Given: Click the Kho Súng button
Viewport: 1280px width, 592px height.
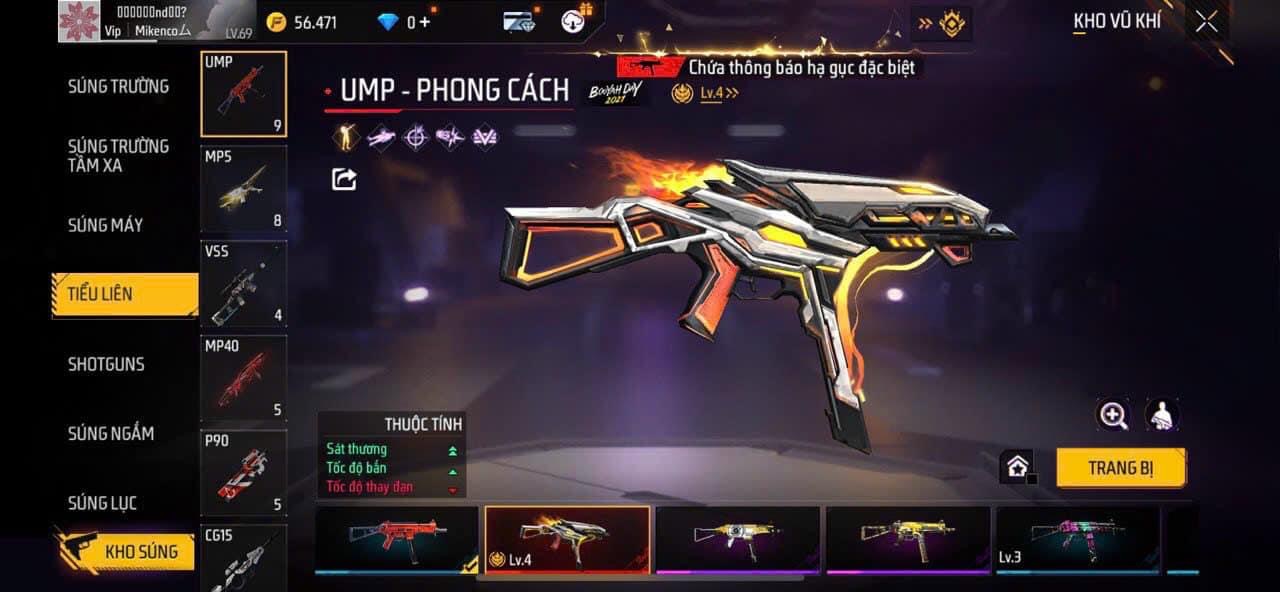Looking at the screenshot, I should [x=140, y=551].
